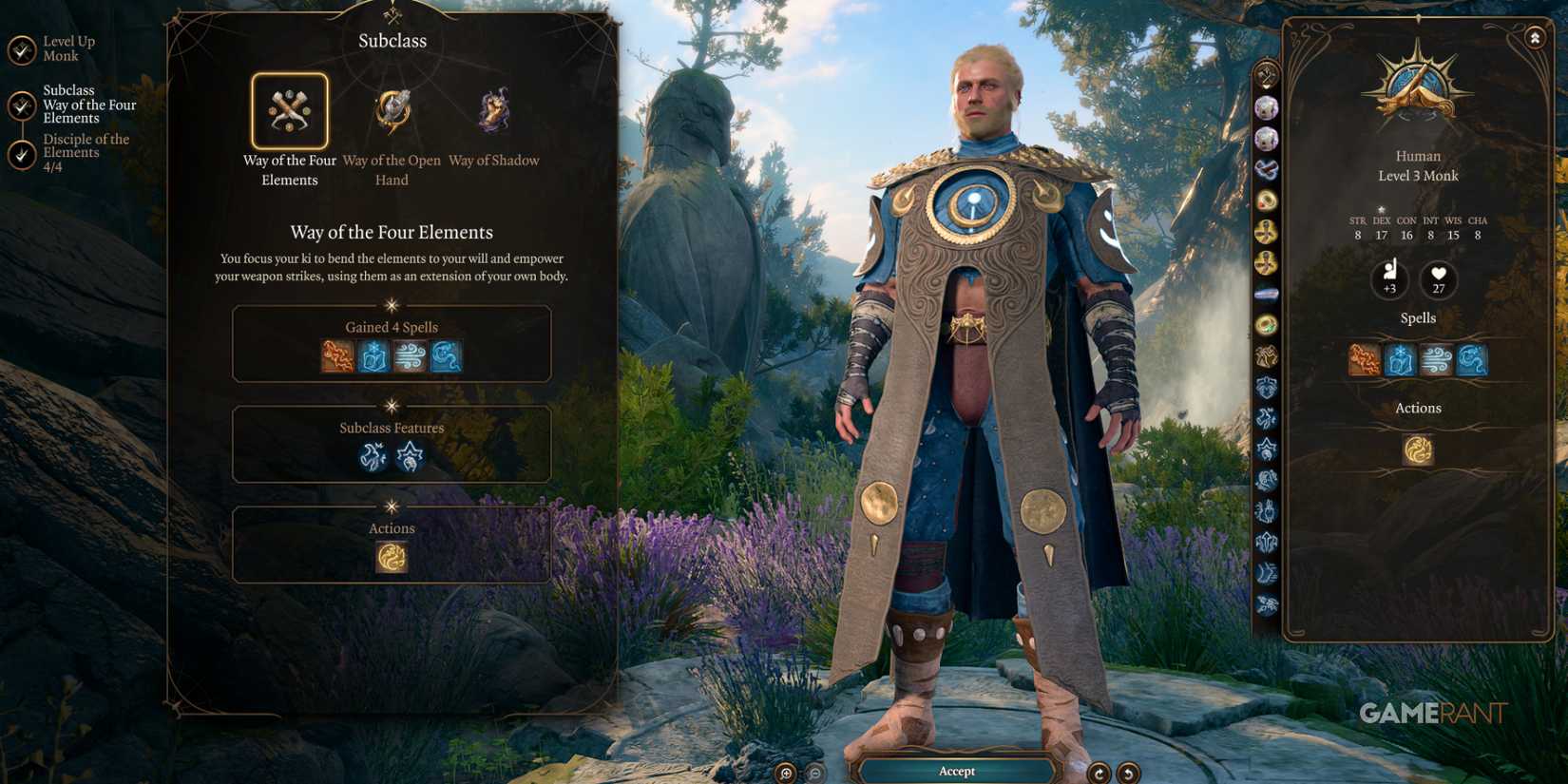The height and width of the screenshot is (784, 1568).
Task: Expand the Subclass Features section
Action: pos(392,428)
